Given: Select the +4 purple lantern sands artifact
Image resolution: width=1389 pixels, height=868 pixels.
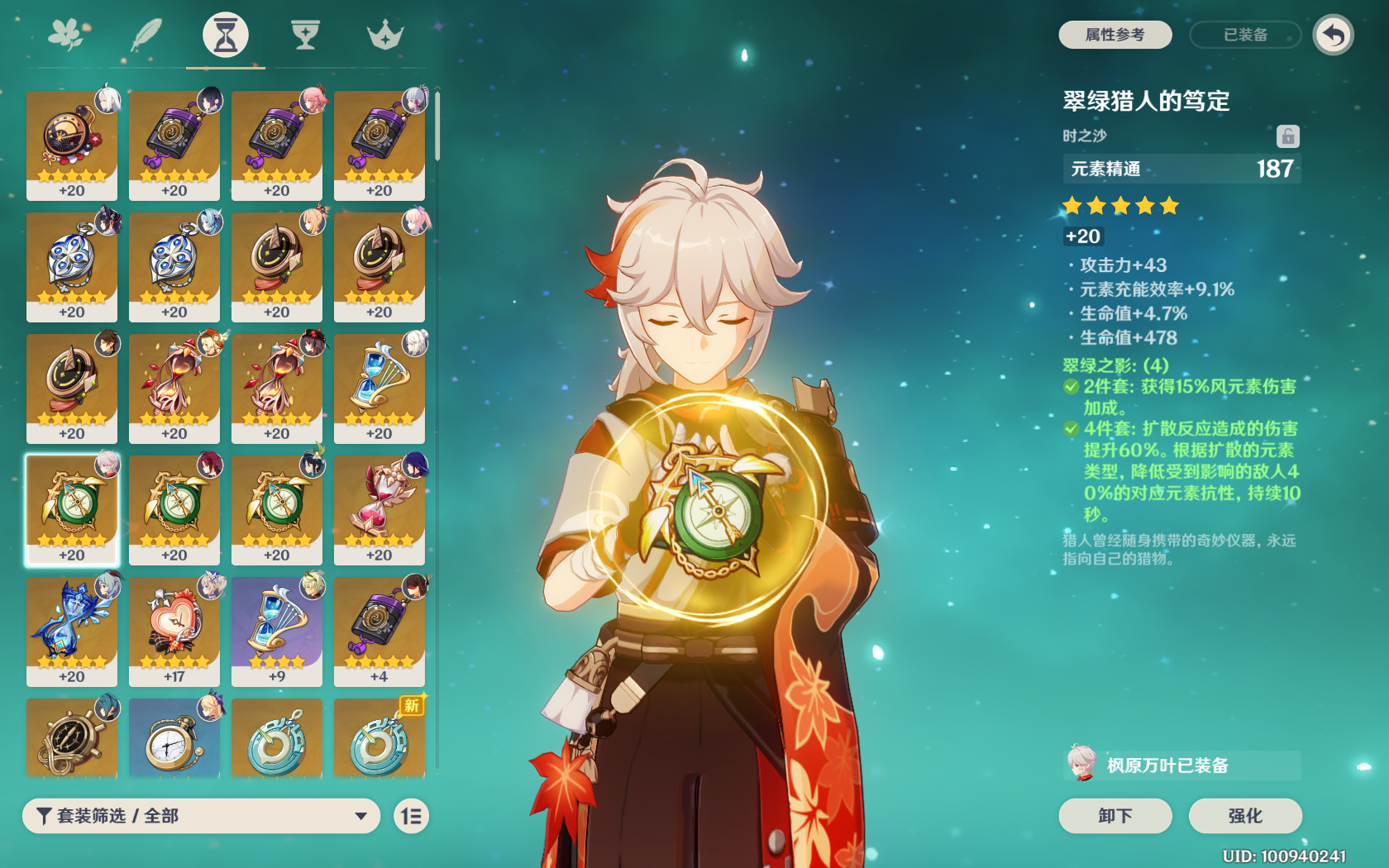Looking at the screenshot, I should (x=379, y=632).
